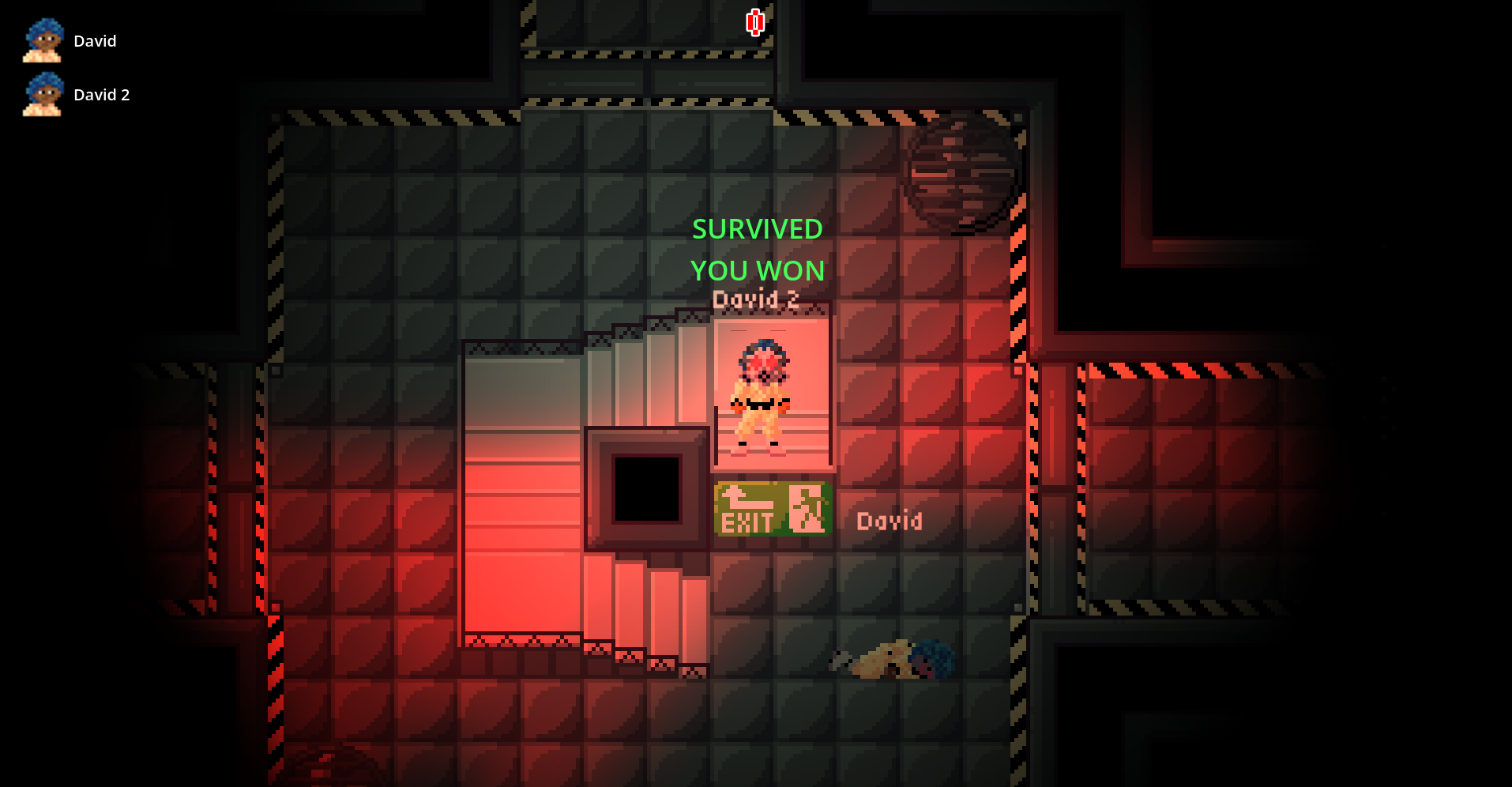Click David's fallen body on the floor
This screenshot has height=787, width=1512.
893,660
